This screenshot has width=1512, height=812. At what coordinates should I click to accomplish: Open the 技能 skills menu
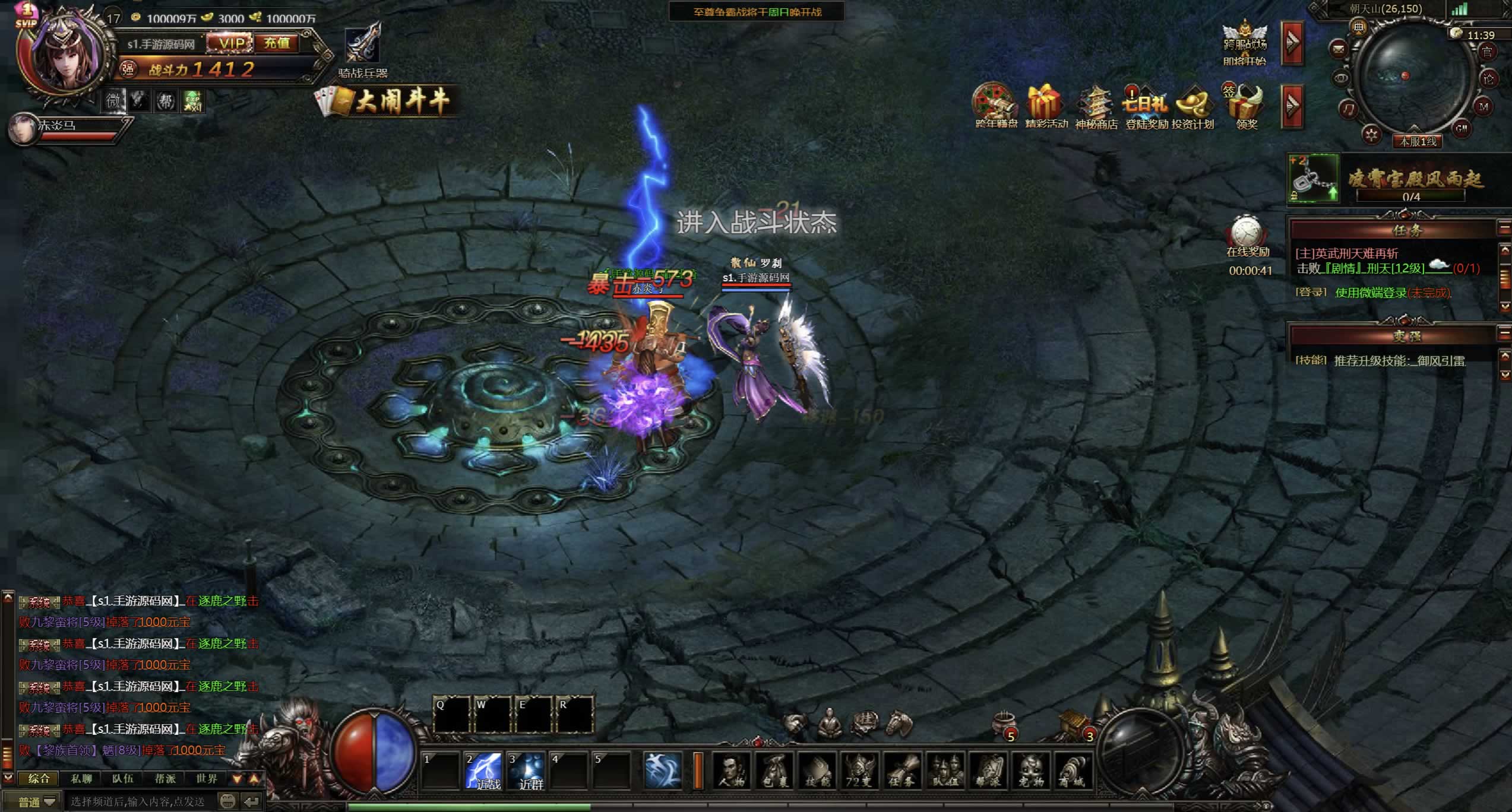817,772
